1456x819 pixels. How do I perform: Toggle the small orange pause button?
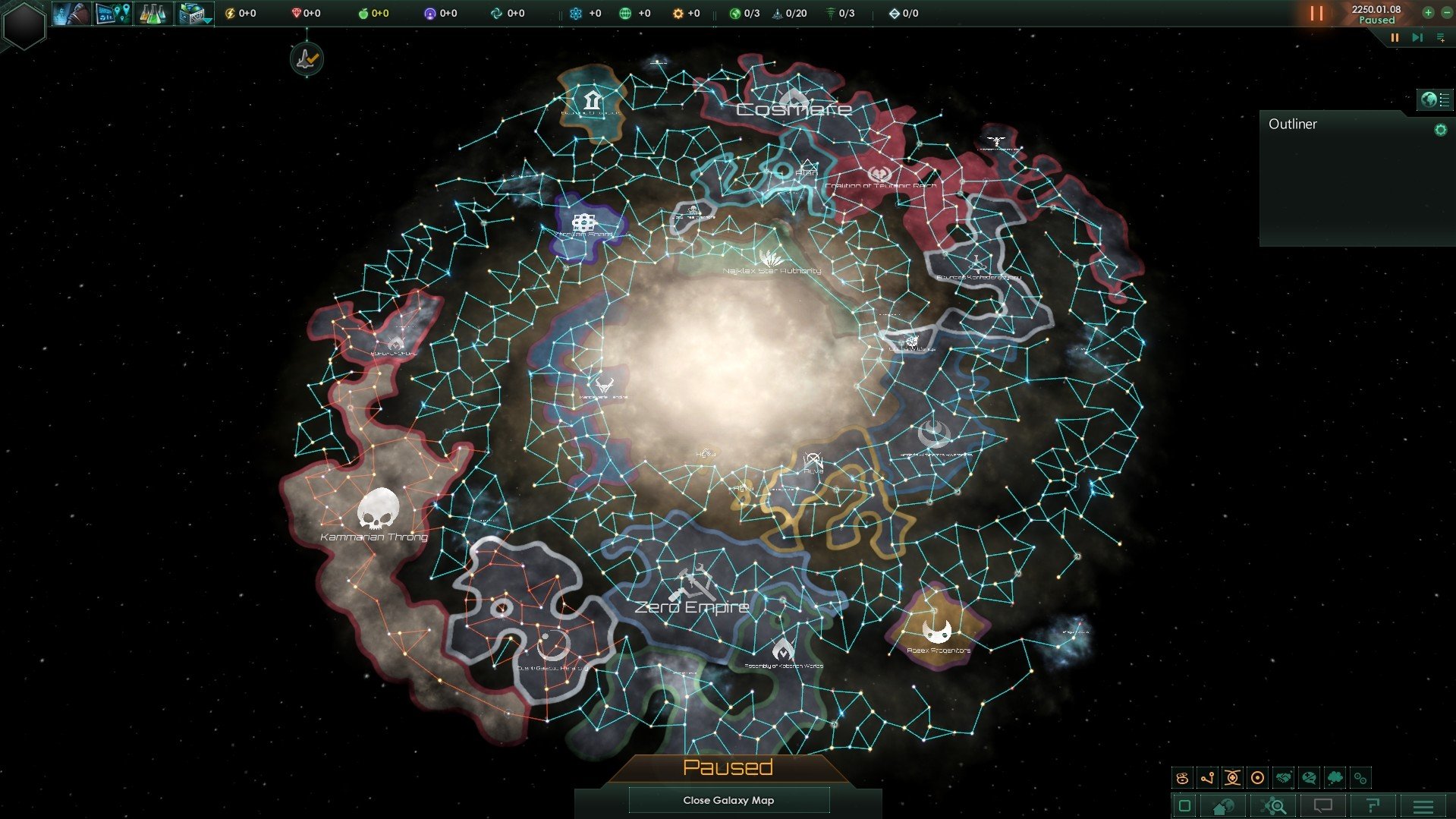click(x=1395, y=37)
